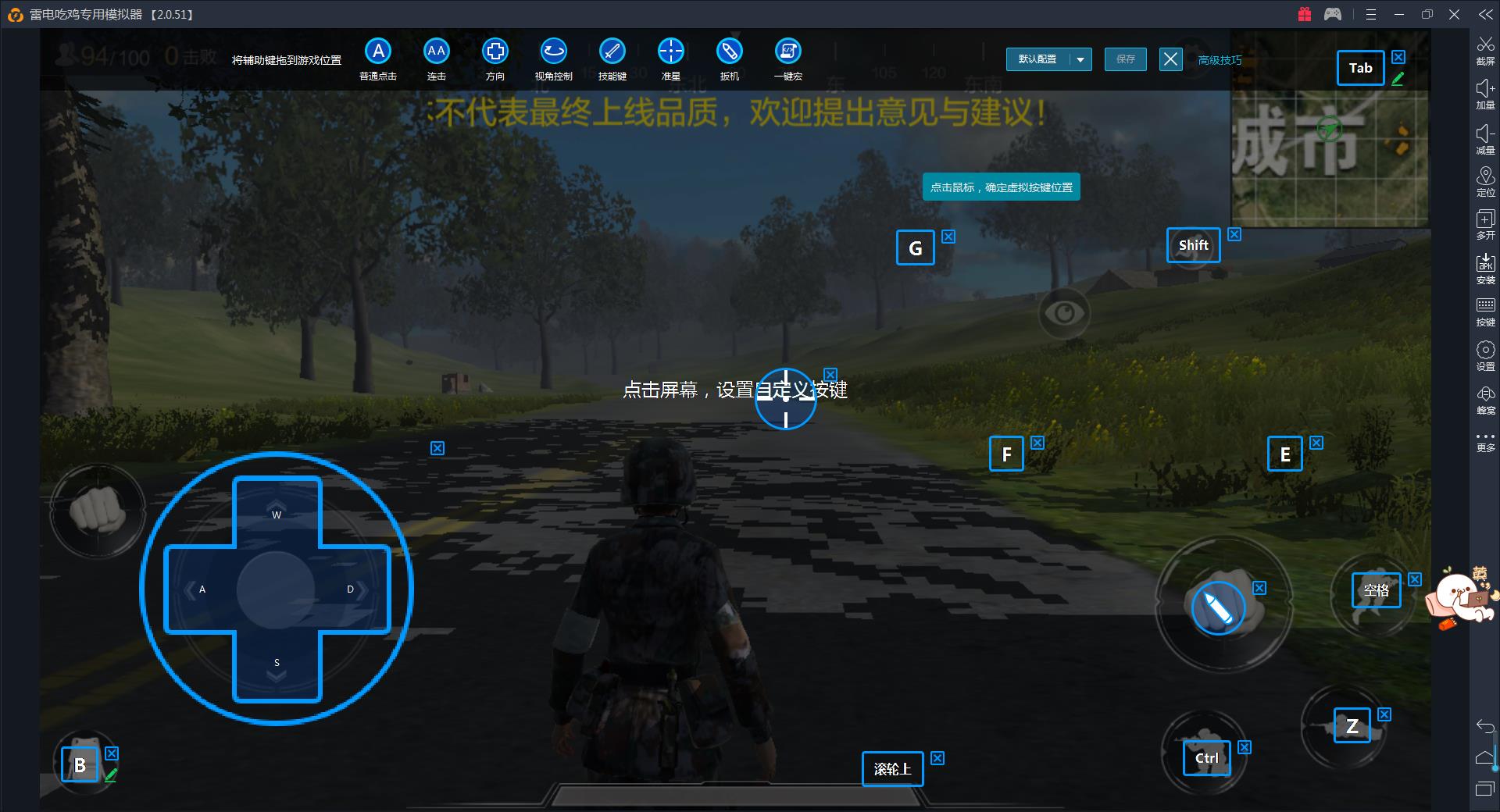
Task: Select the Shift key mapping box
Action: (x=1193, y=245)
